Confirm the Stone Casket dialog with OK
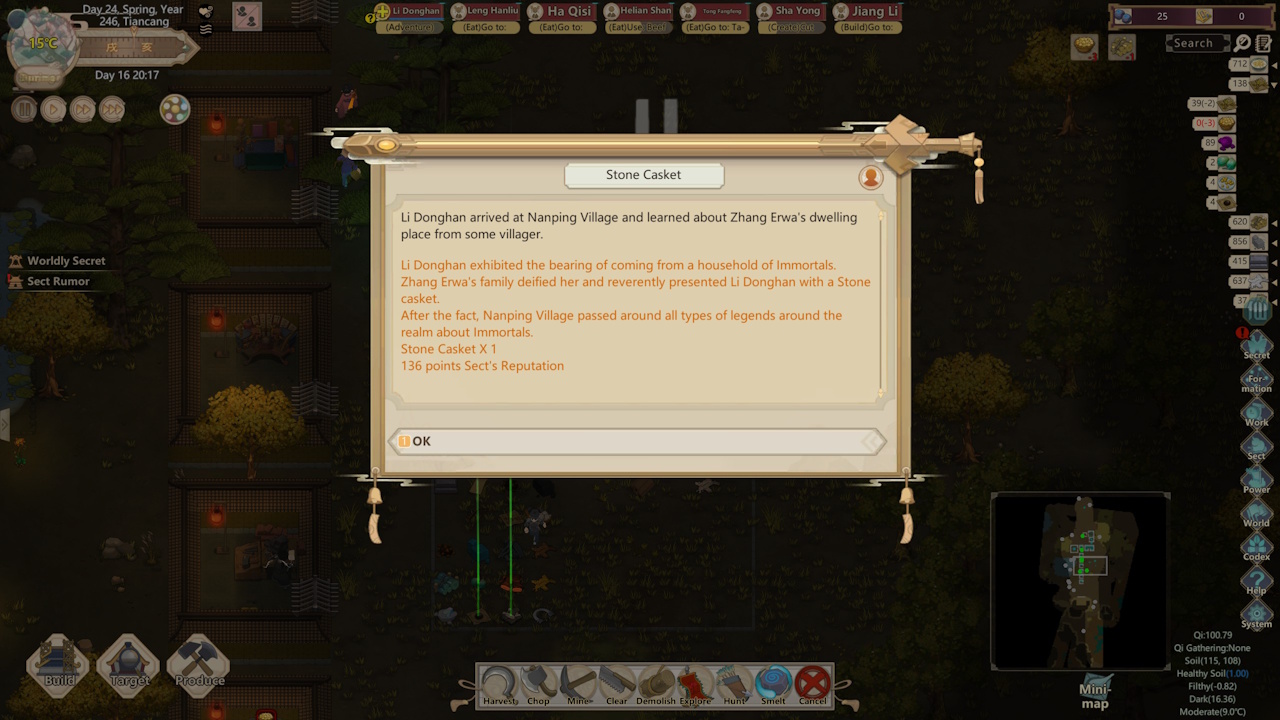Image resolution: width=1280 pixels, height=720 pixels. point(636,441)
